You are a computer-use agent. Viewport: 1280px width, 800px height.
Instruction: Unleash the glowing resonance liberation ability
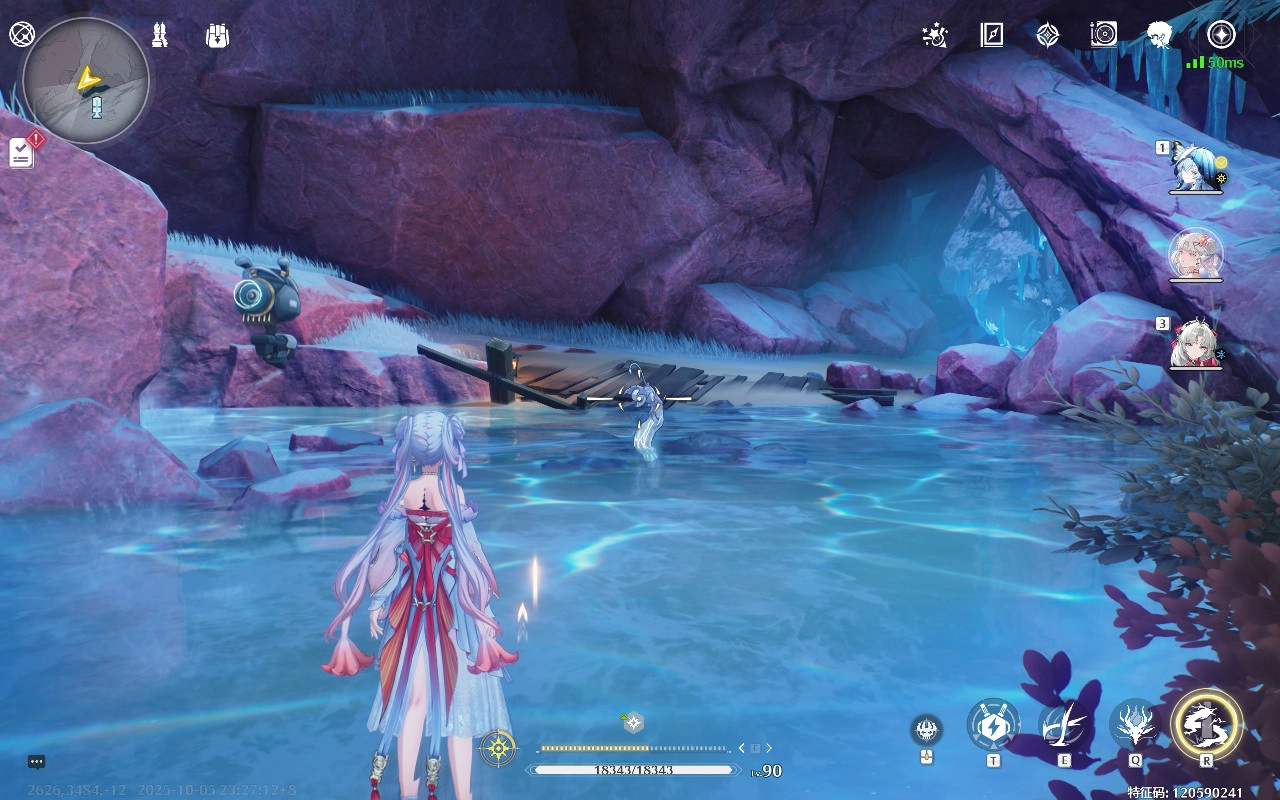[1207, 722]
